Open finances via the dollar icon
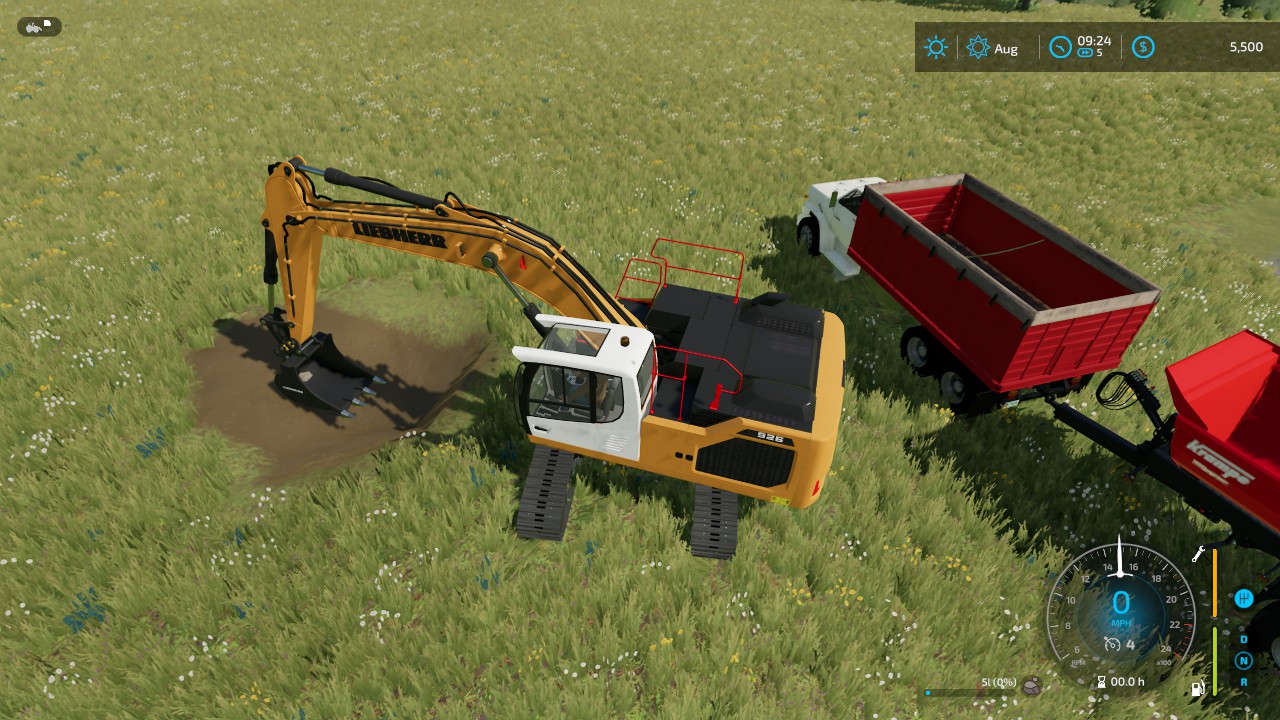The width and height of the screenshot is (1280, 720). pyautogui.click(x=1143, y=46)
